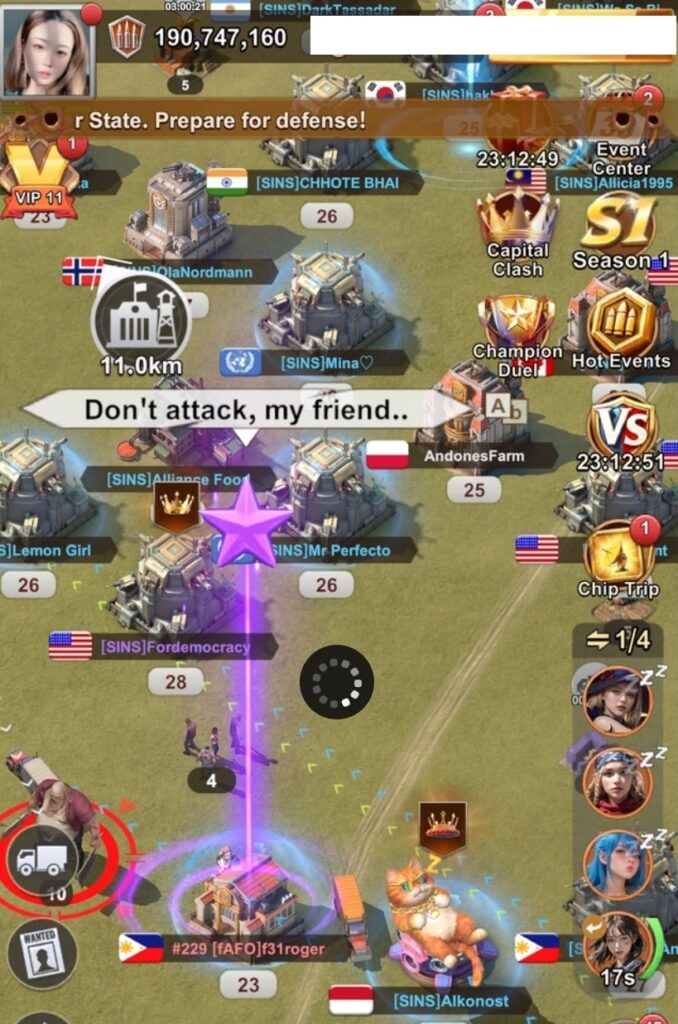Open Hot Events
Viewport: 678px width, 1024px height.
coord(621,330)
